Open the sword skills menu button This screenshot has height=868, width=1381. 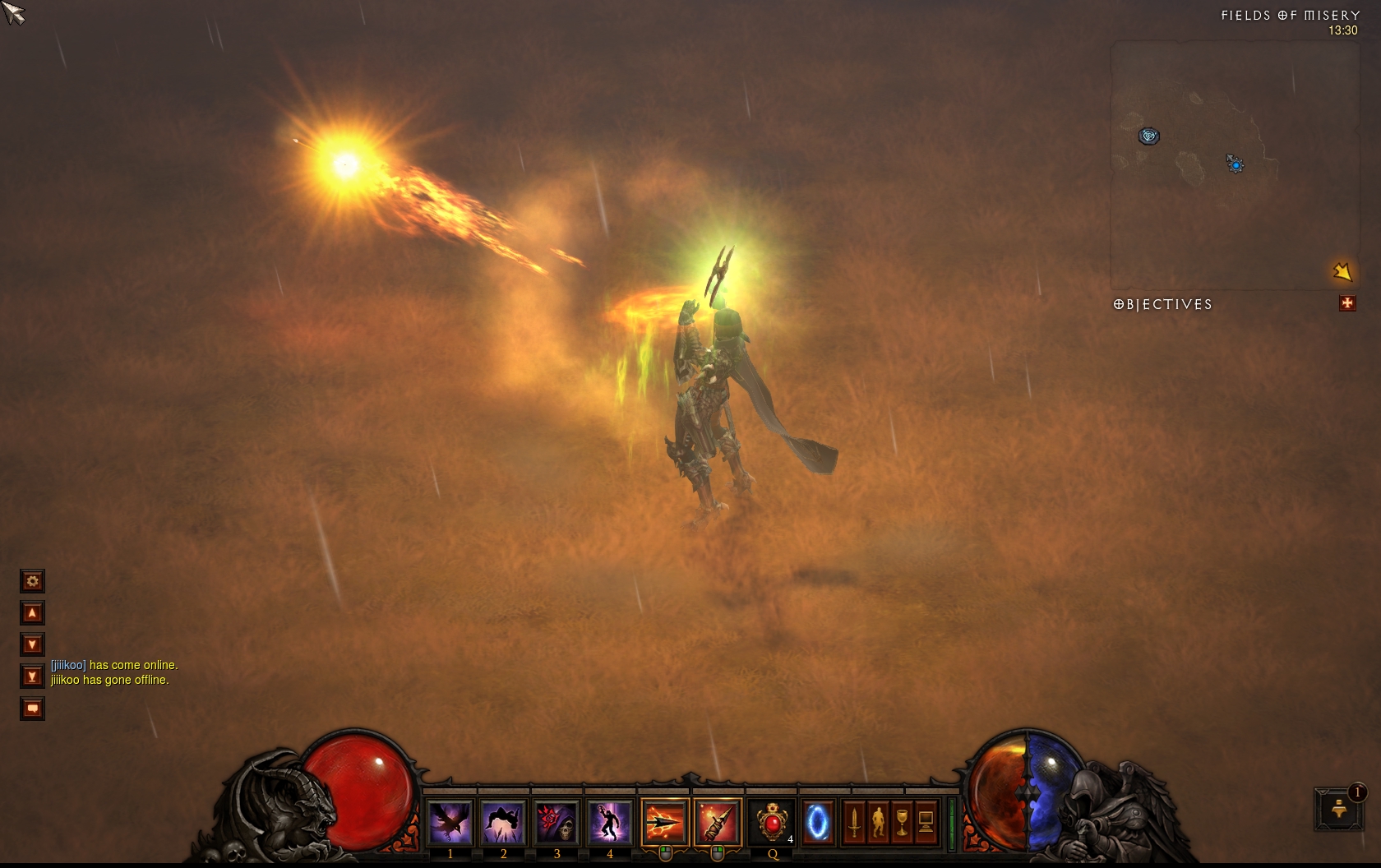(x=854, y=821)
